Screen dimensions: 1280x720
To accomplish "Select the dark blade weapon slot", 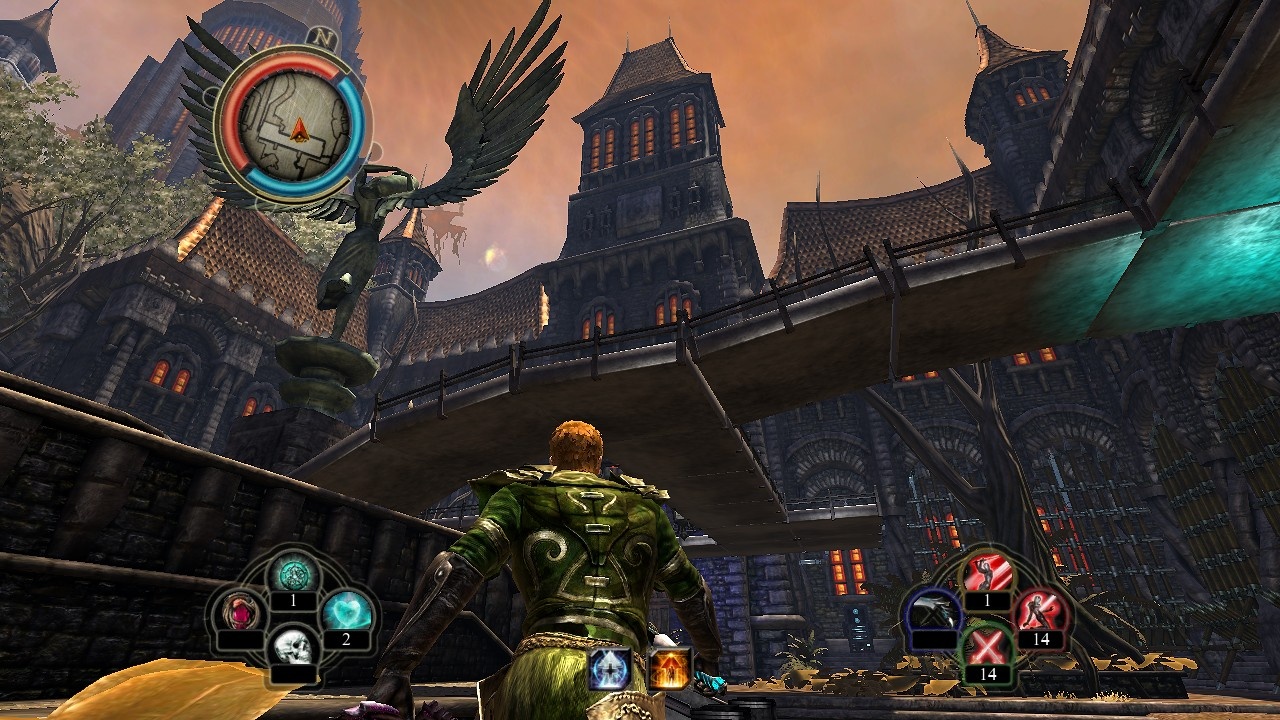I will point(933,610).
